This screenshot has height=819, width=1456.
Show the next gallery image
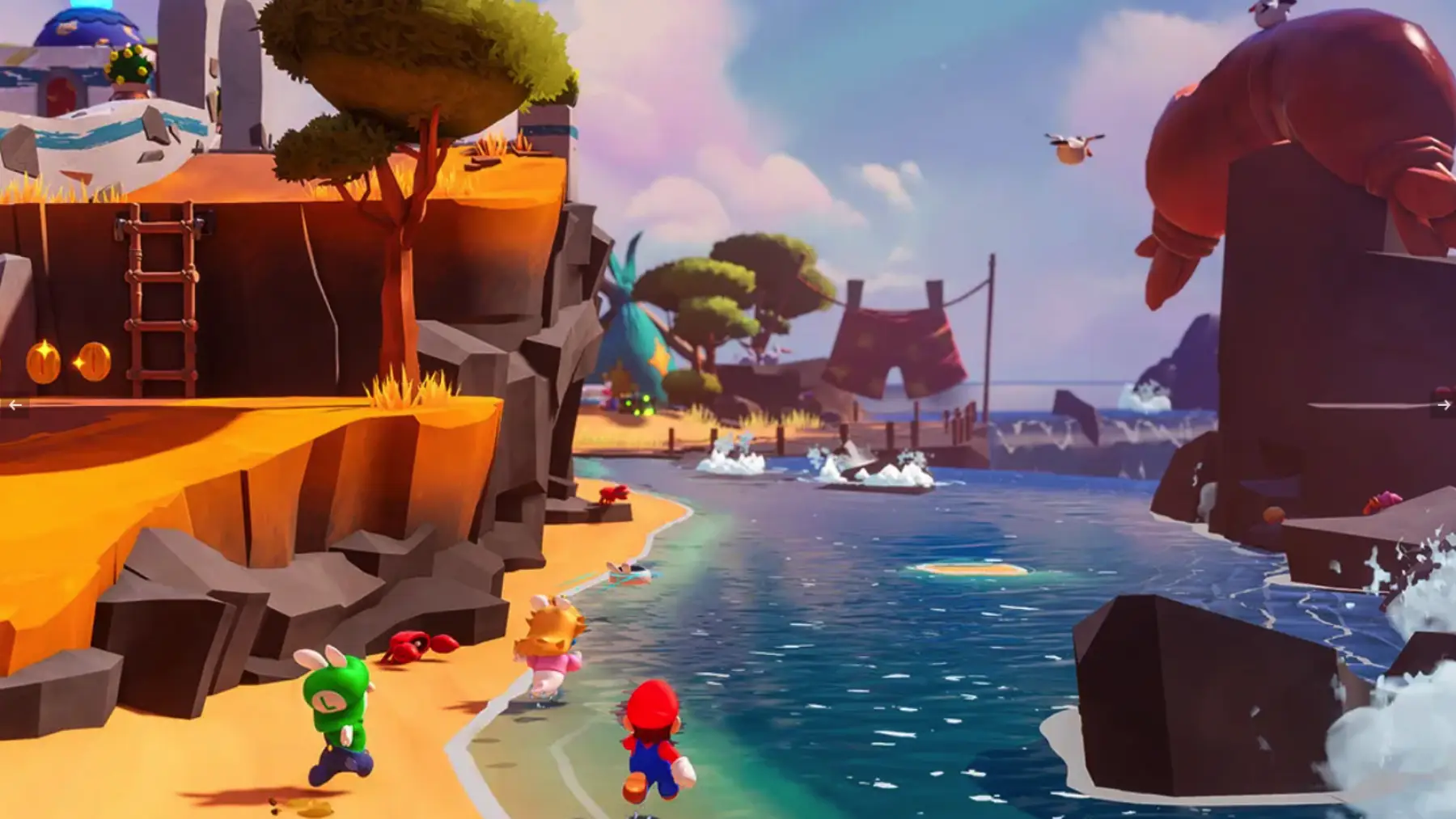tap(1443, 405)
